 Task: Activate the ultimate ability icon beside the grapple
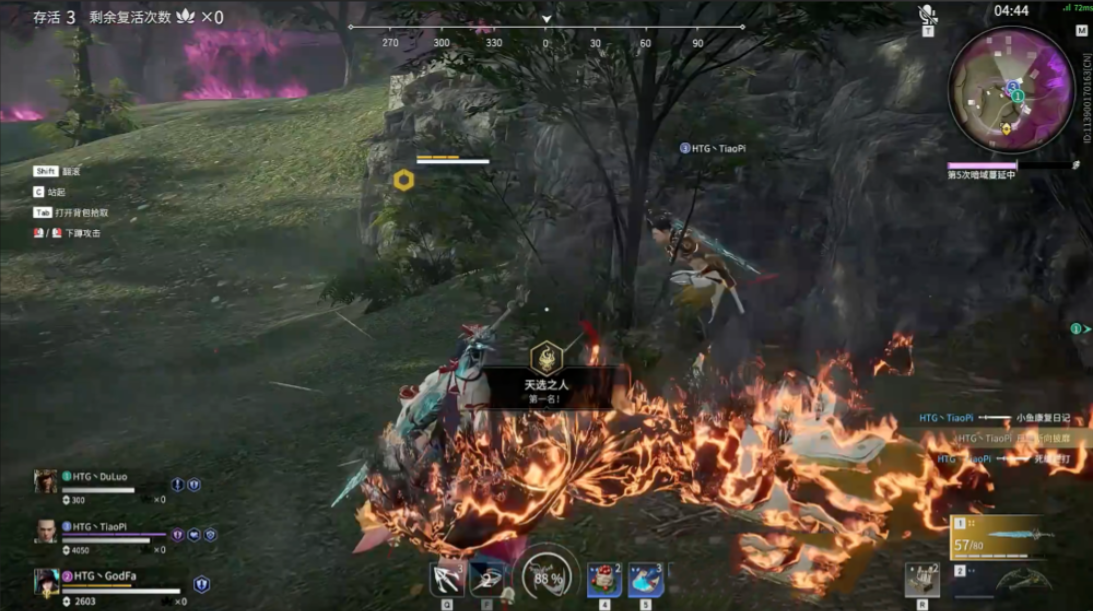click(487, 579)
